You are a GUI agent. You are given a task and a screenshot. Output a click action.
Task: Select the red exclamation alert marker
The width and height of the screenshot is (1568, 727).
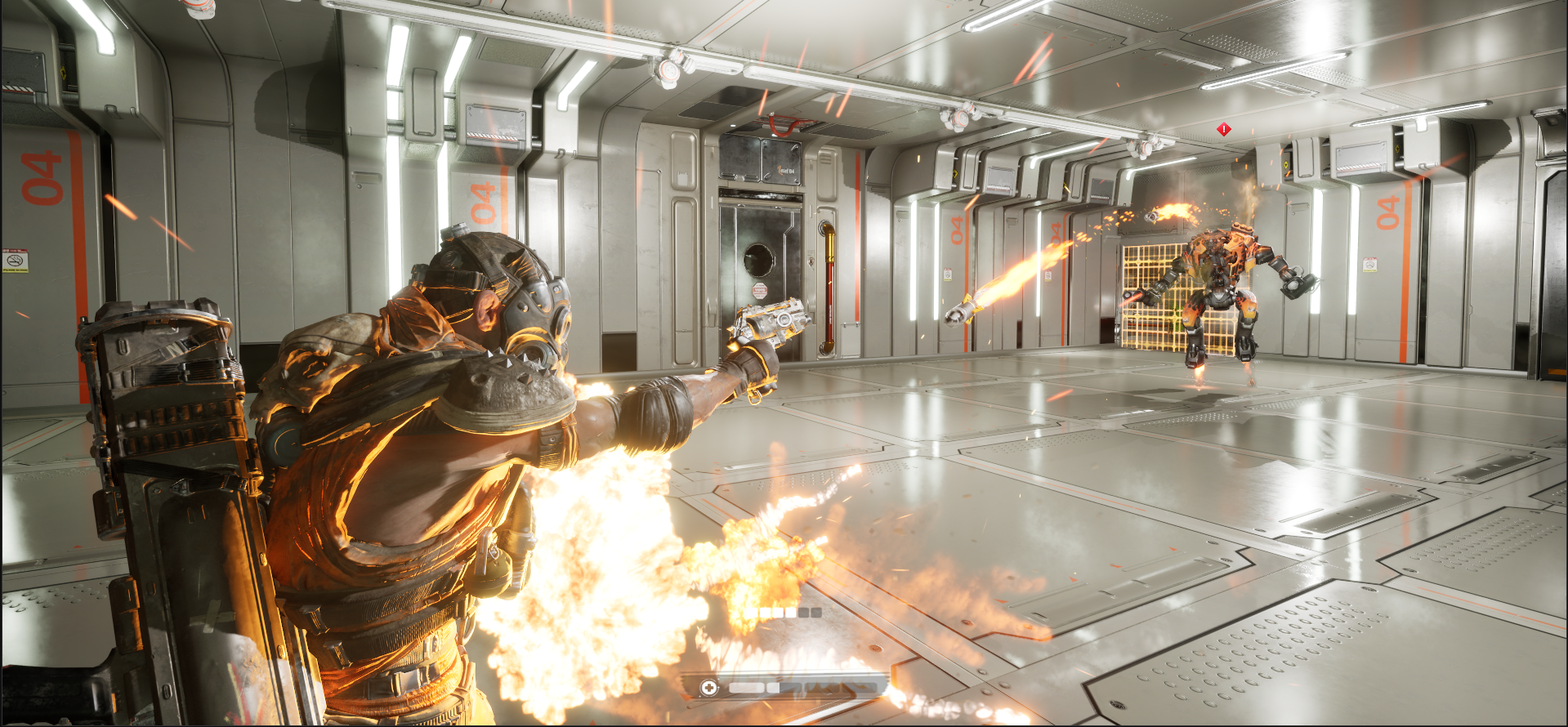point(1223,129)
